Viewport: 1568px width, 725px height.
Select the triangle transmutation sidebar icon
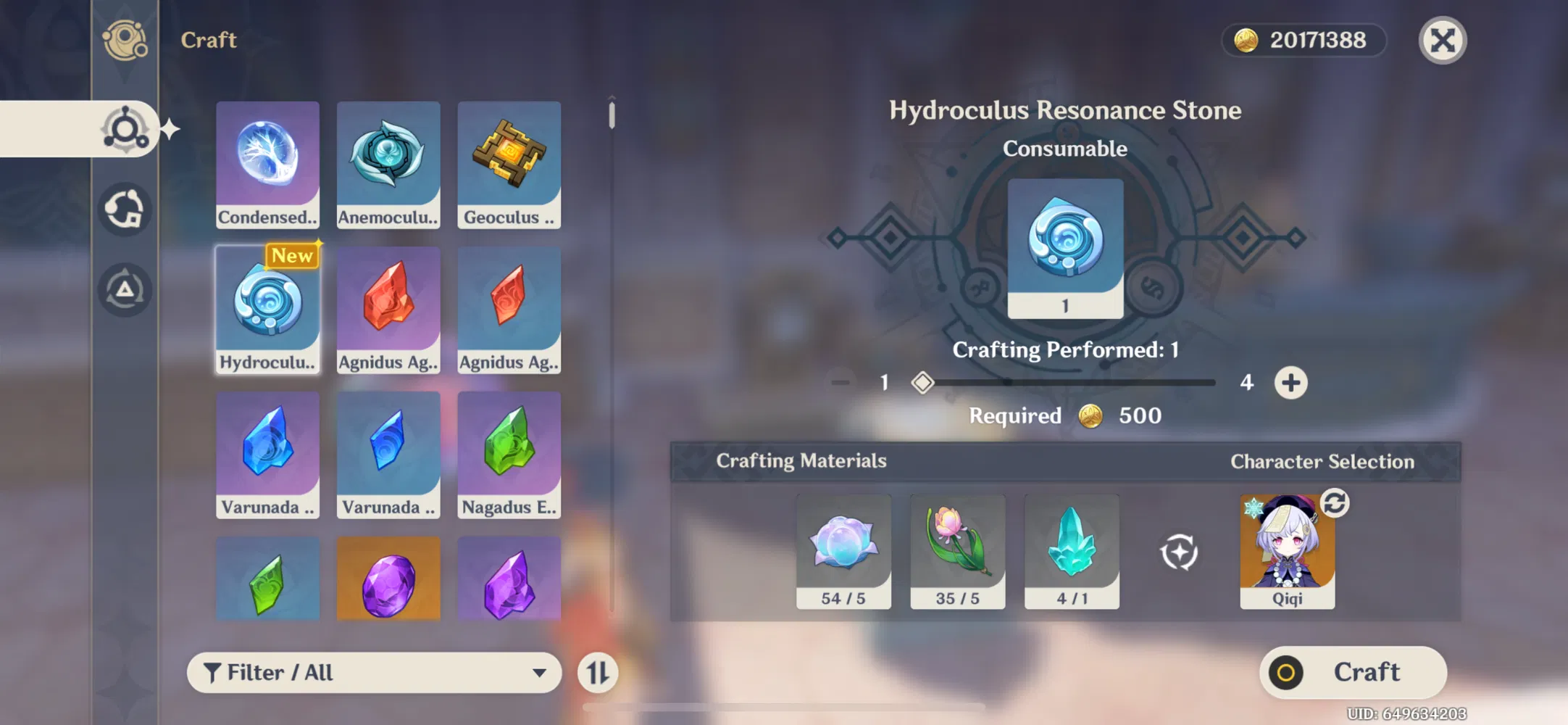pos(125,289)
